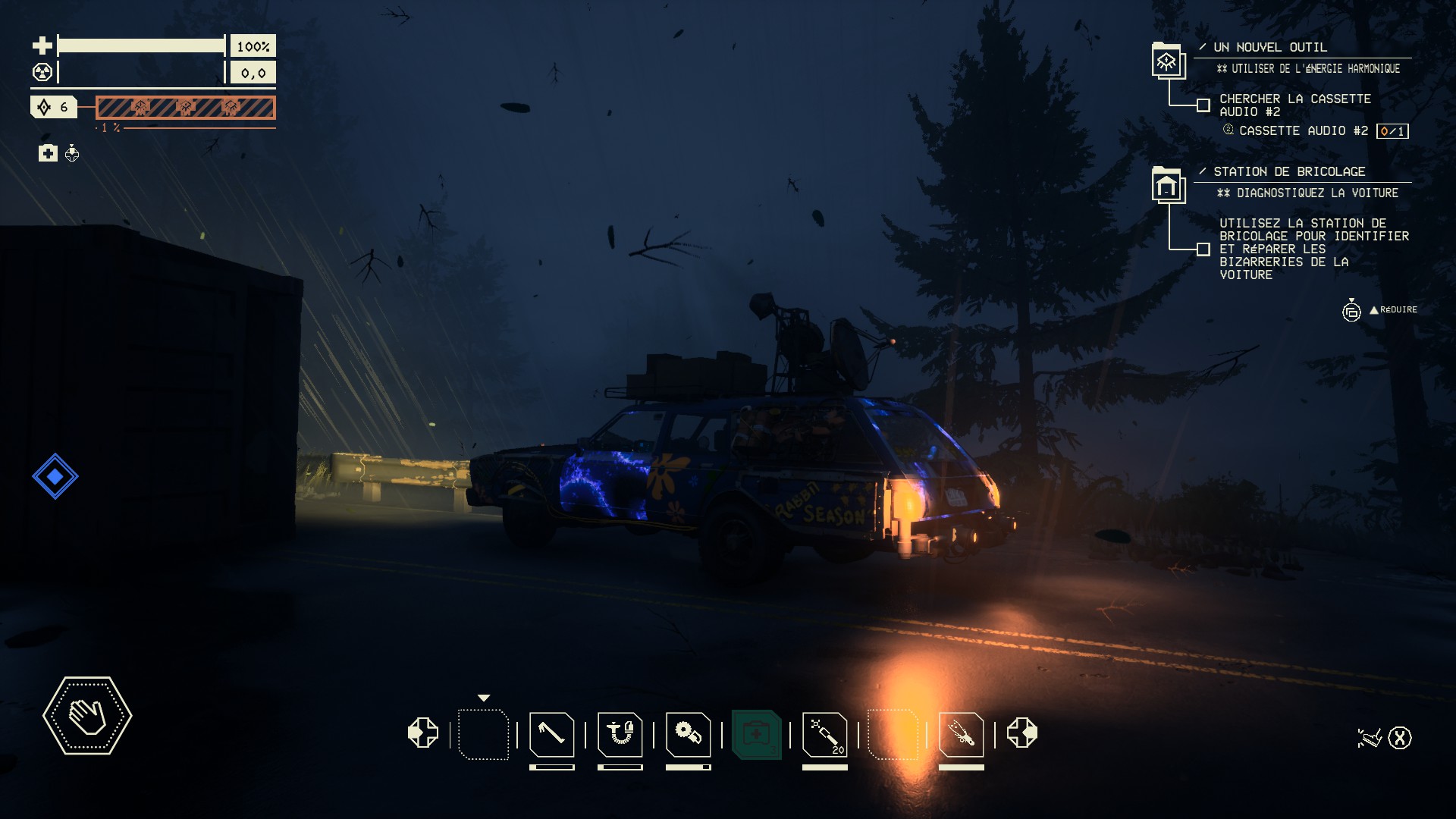Tick the "Chercher la cassette audio #2" objective checkbox
This screenshot has height=819, width=1456.
(1203, 105)
